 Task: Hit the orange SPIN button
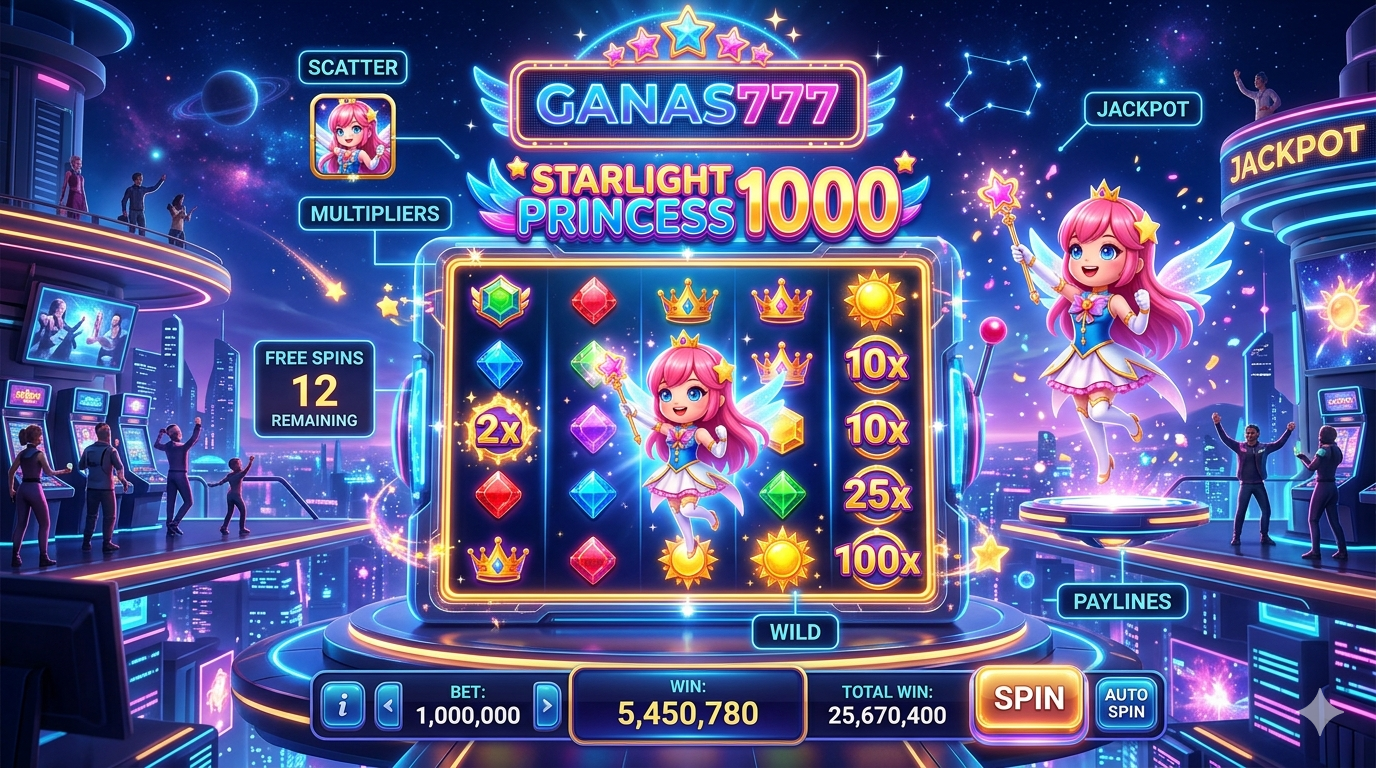1029,698
